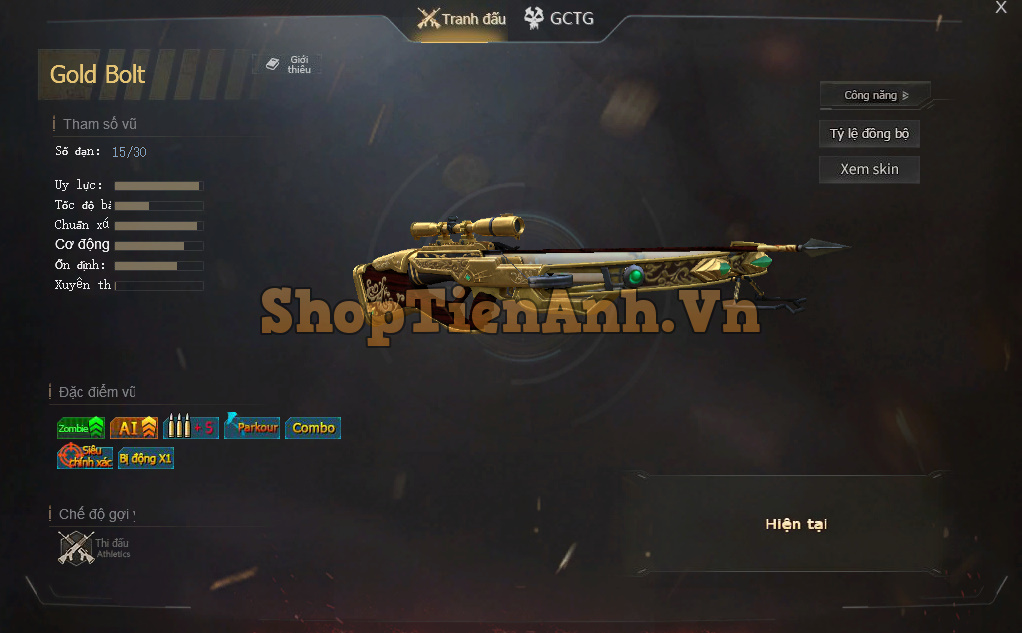View weapon skins with Xem skin
The width and height of the screenshot is (1022, 633).
tap(868, 170)
